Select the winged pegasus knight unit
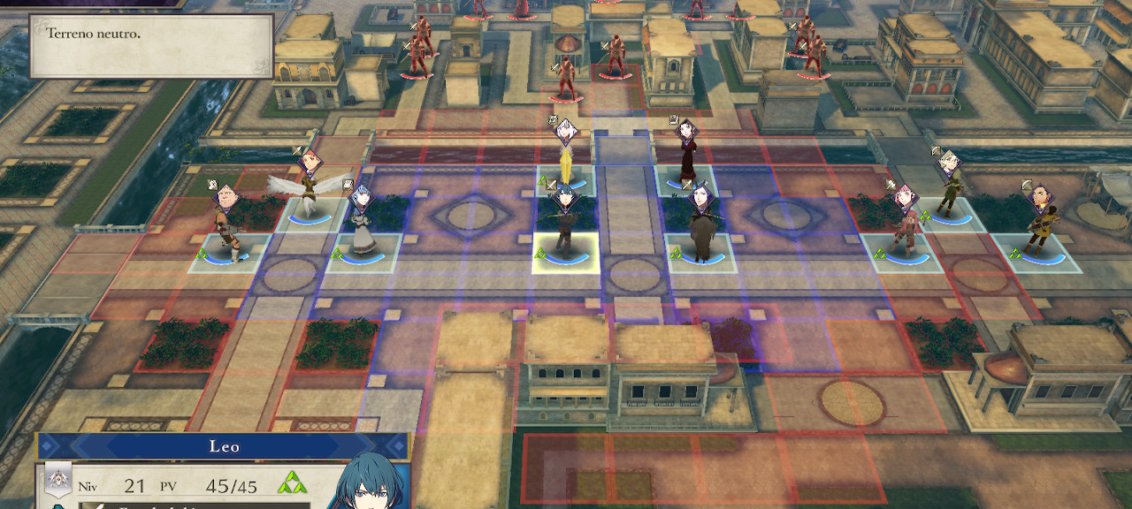 tap(309, 188)
